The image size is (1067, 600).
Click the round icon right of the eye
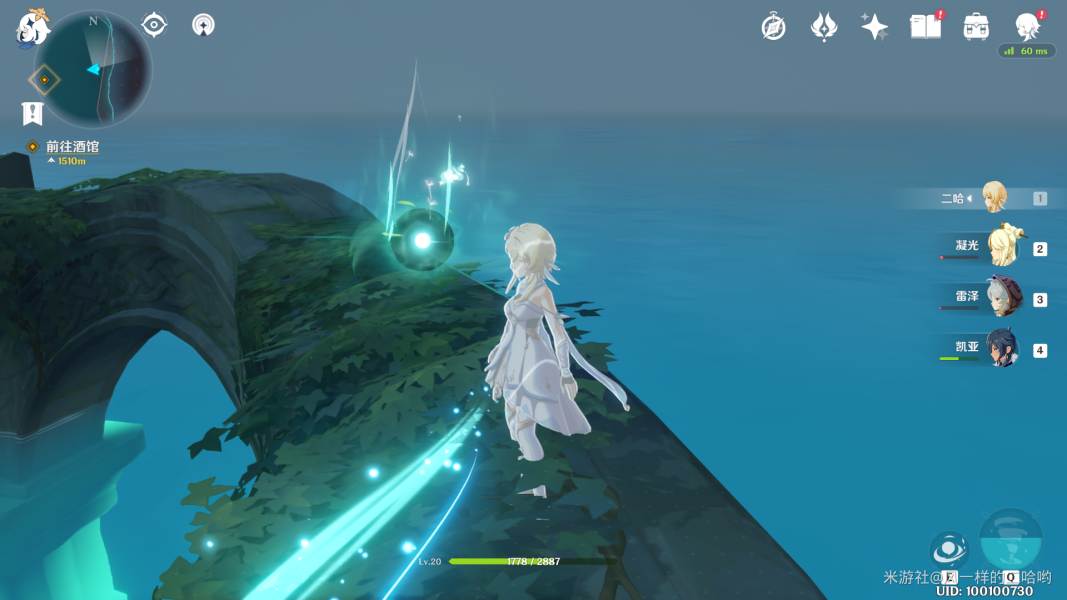[x=203, y=25]
